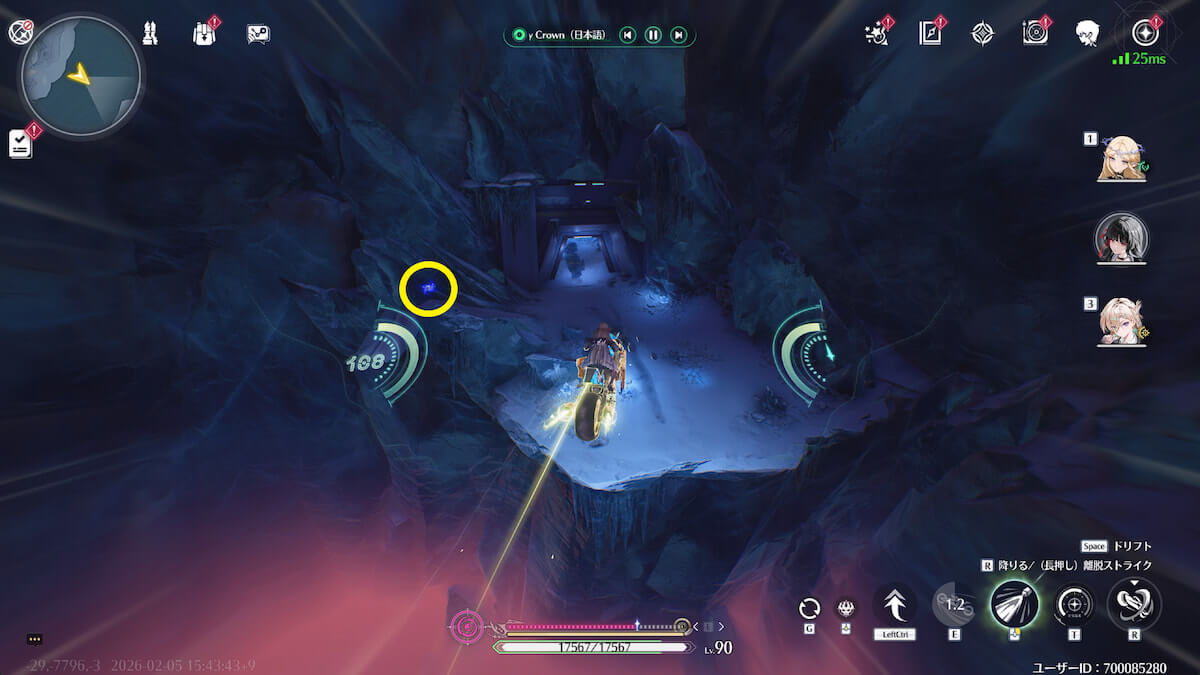Switch to the dark-haired character portrait
Image resolution: width=1200 pixels, height=675 pixels.
point(1121,238)
